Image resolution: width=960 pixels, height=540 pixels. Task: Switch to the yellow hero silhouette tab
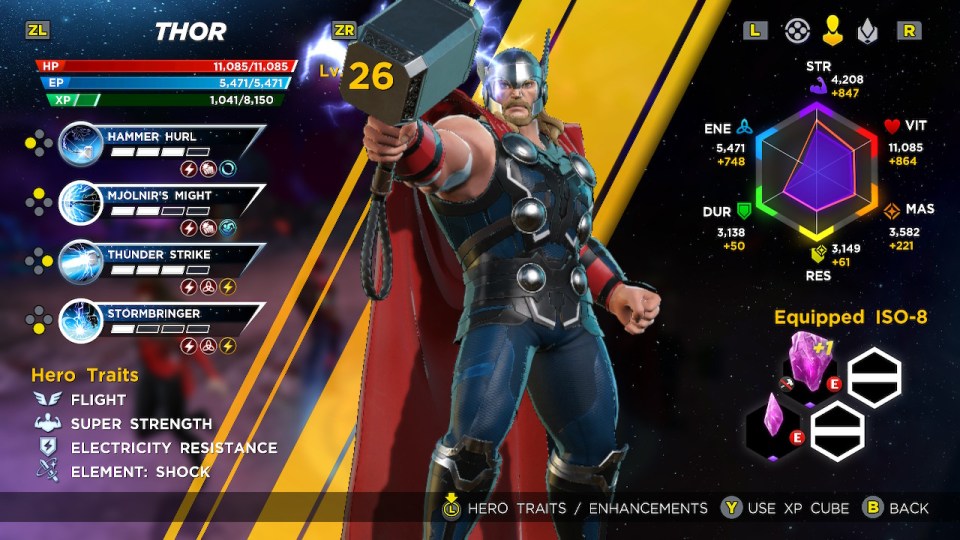pos(832,31)
